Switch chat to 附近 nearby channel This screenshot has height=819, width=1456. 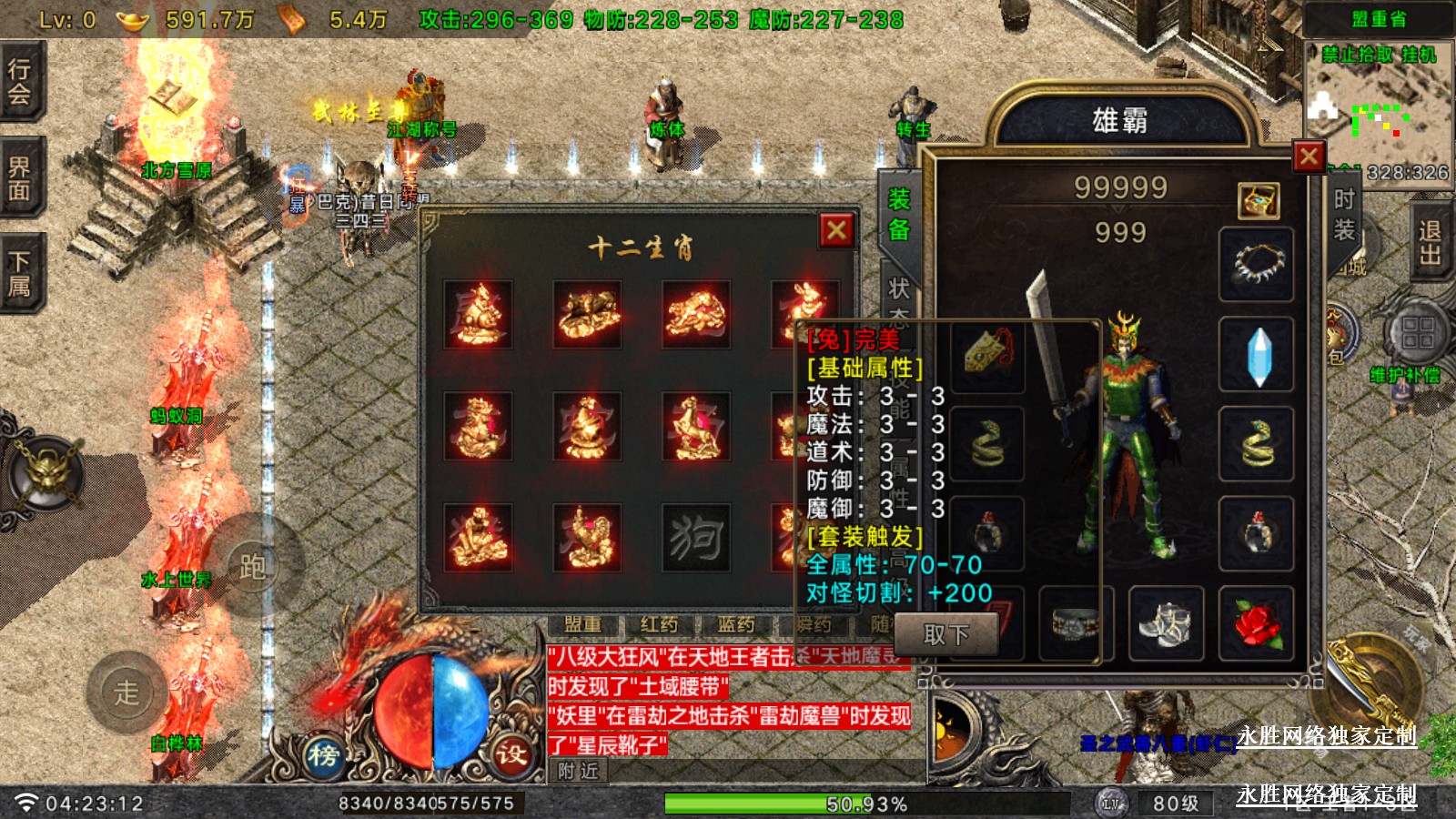coord(579,772)
